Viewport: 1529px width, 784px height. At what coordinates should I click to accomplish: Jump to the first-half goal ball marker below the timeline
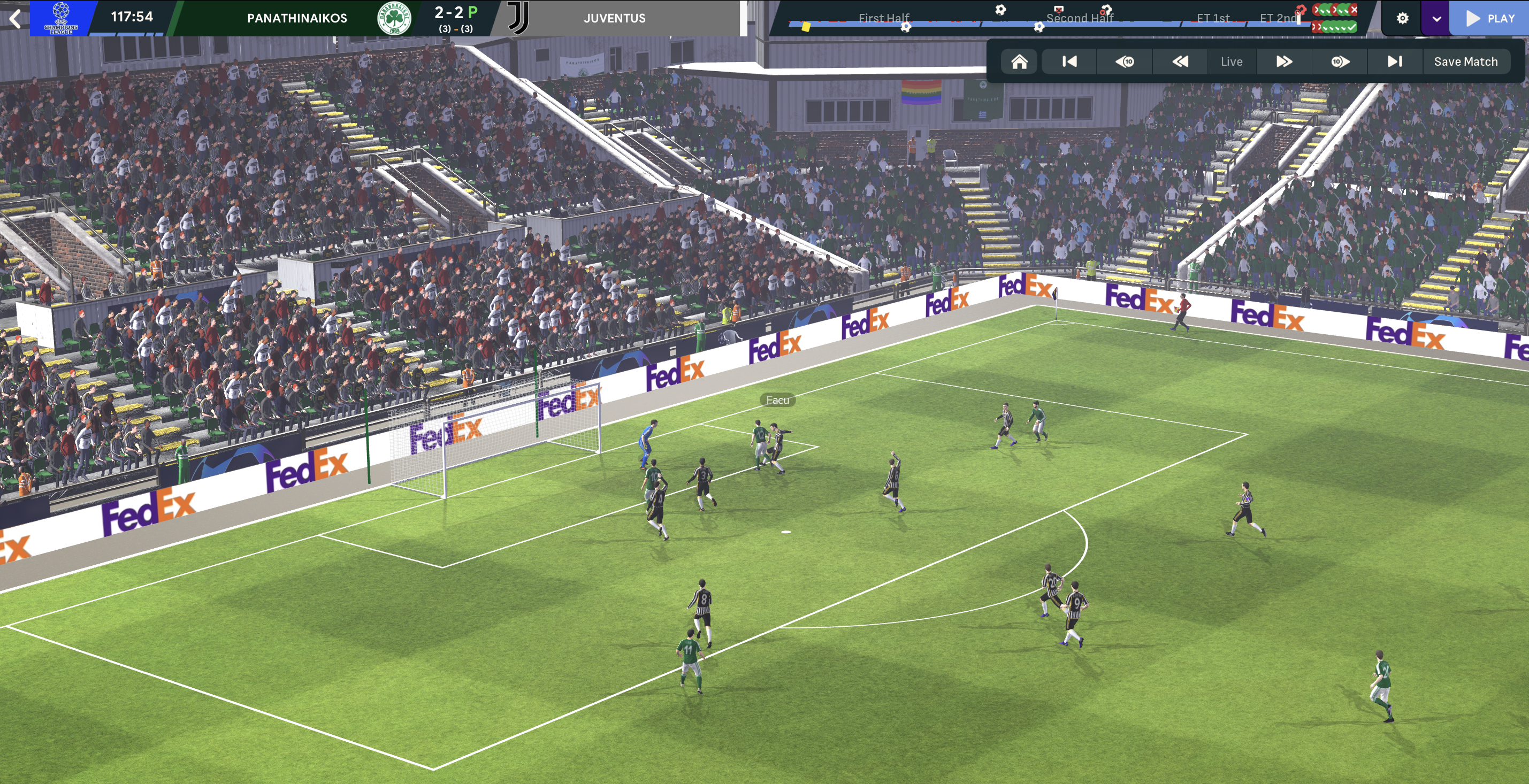click(x=906, y=27)
